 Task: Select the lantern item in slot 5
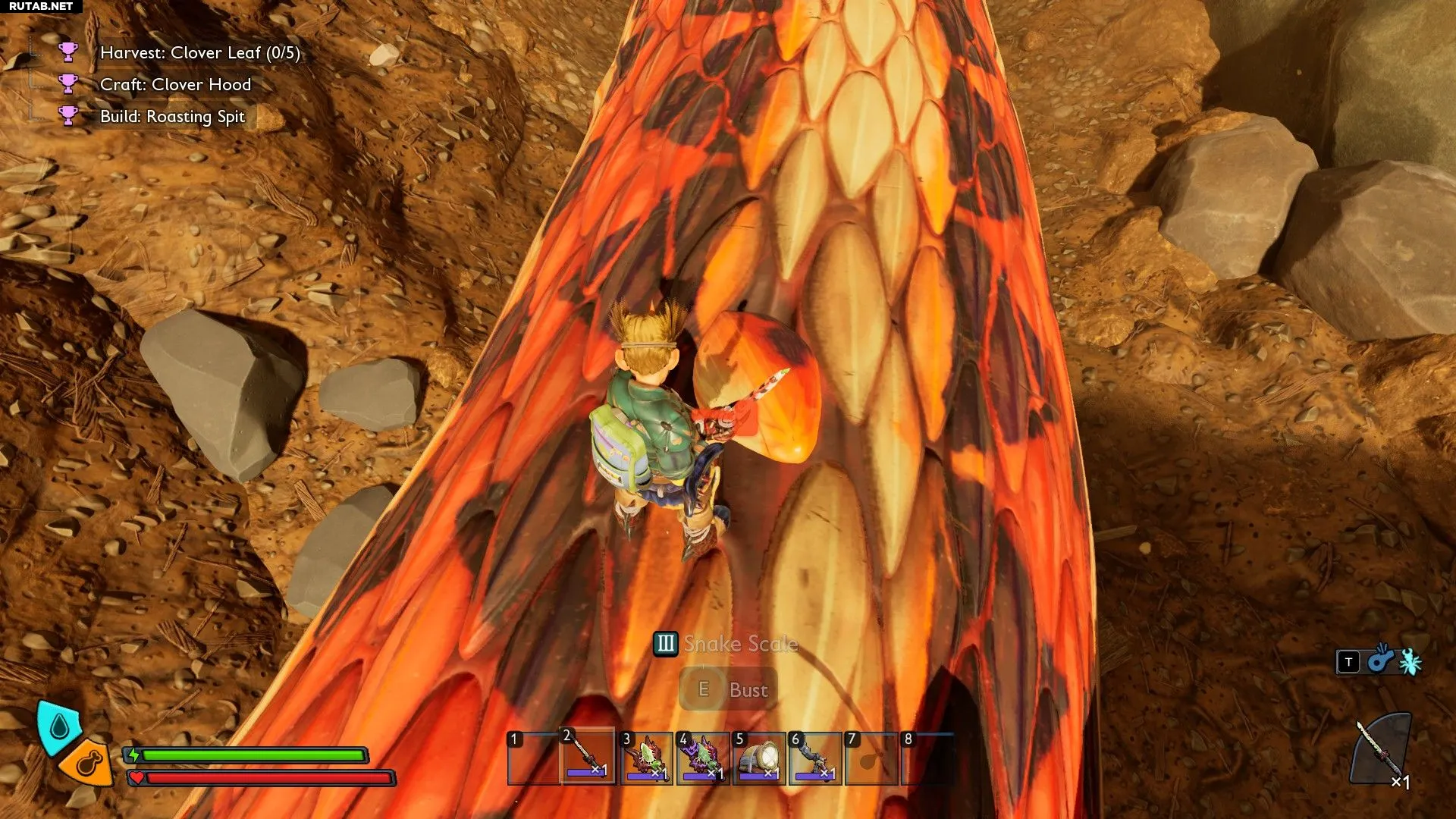759,758
